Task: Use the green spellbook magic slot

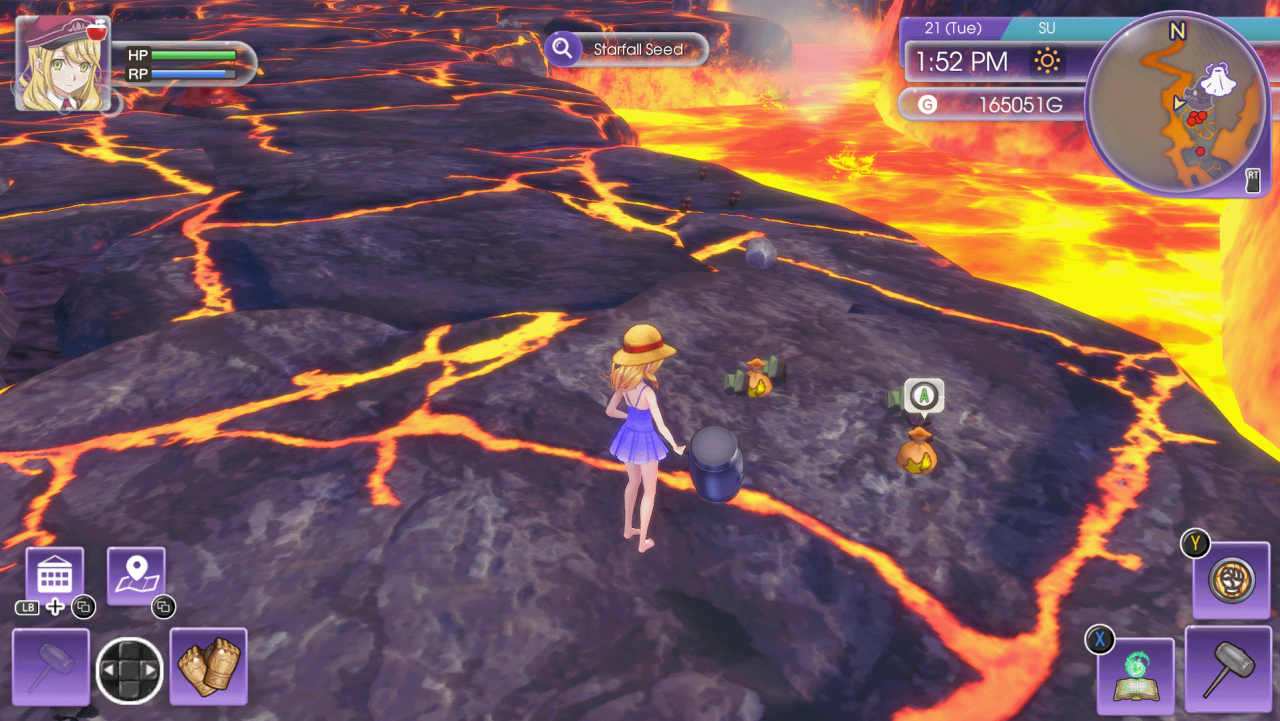Action: coord(1135,676)
